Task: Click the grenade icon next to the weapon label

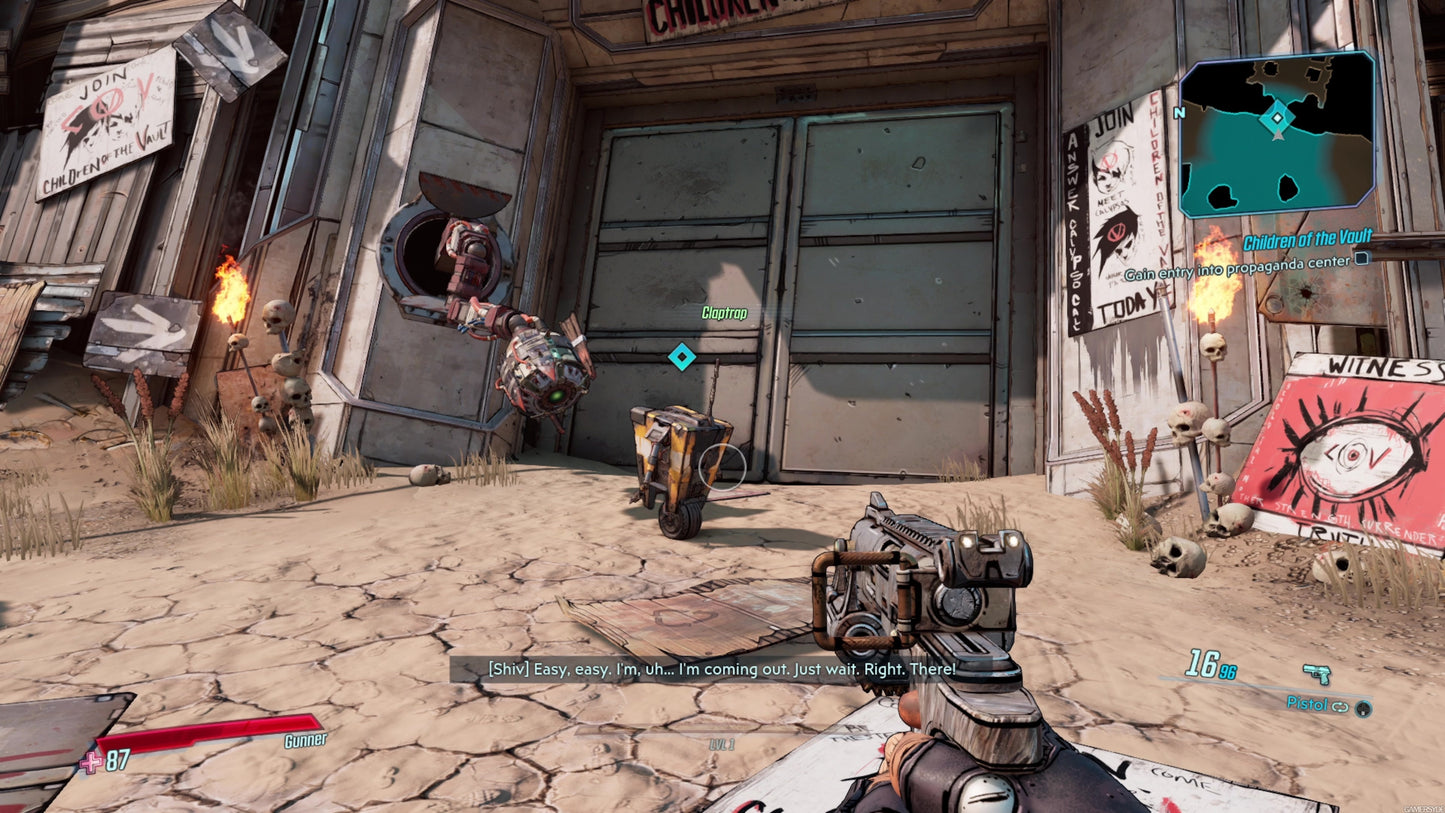Action: (1362, 708)
